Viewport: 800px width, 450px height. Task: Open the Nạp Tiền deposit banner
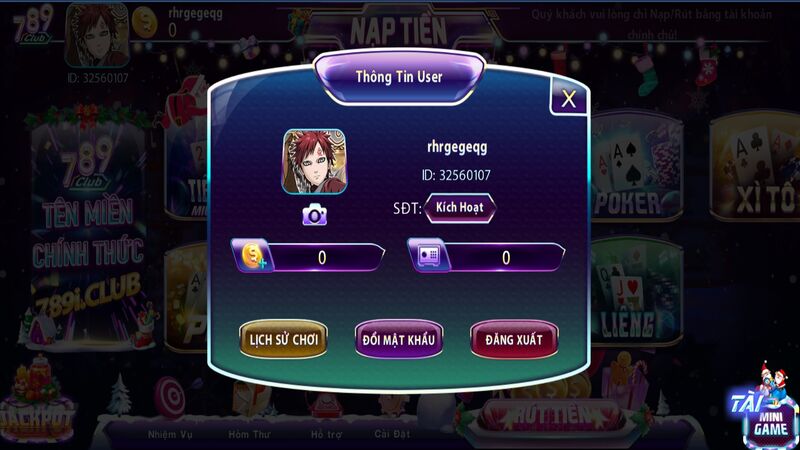398,29
